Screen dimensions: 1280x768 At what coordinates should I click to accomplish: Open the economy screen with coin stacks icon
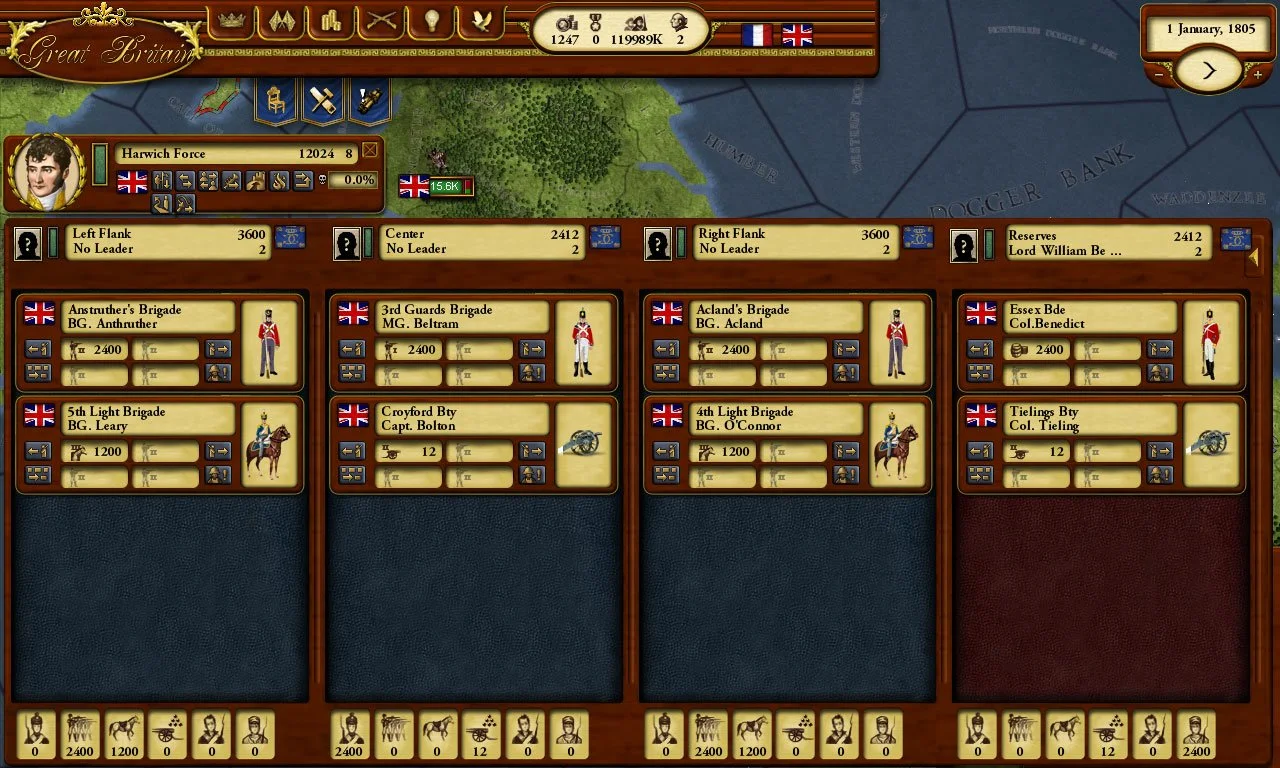330,22
